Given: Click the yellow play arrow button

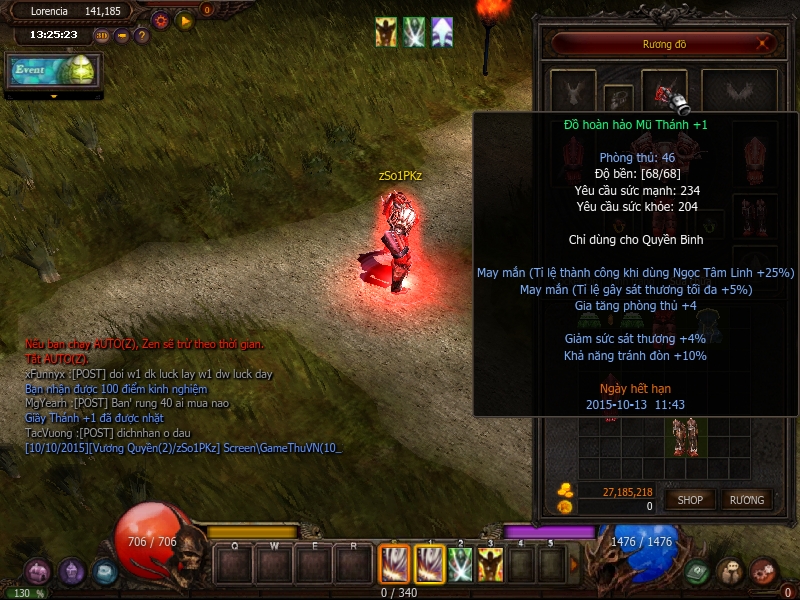Looking at the screenshot, I should tap(184, 19).
